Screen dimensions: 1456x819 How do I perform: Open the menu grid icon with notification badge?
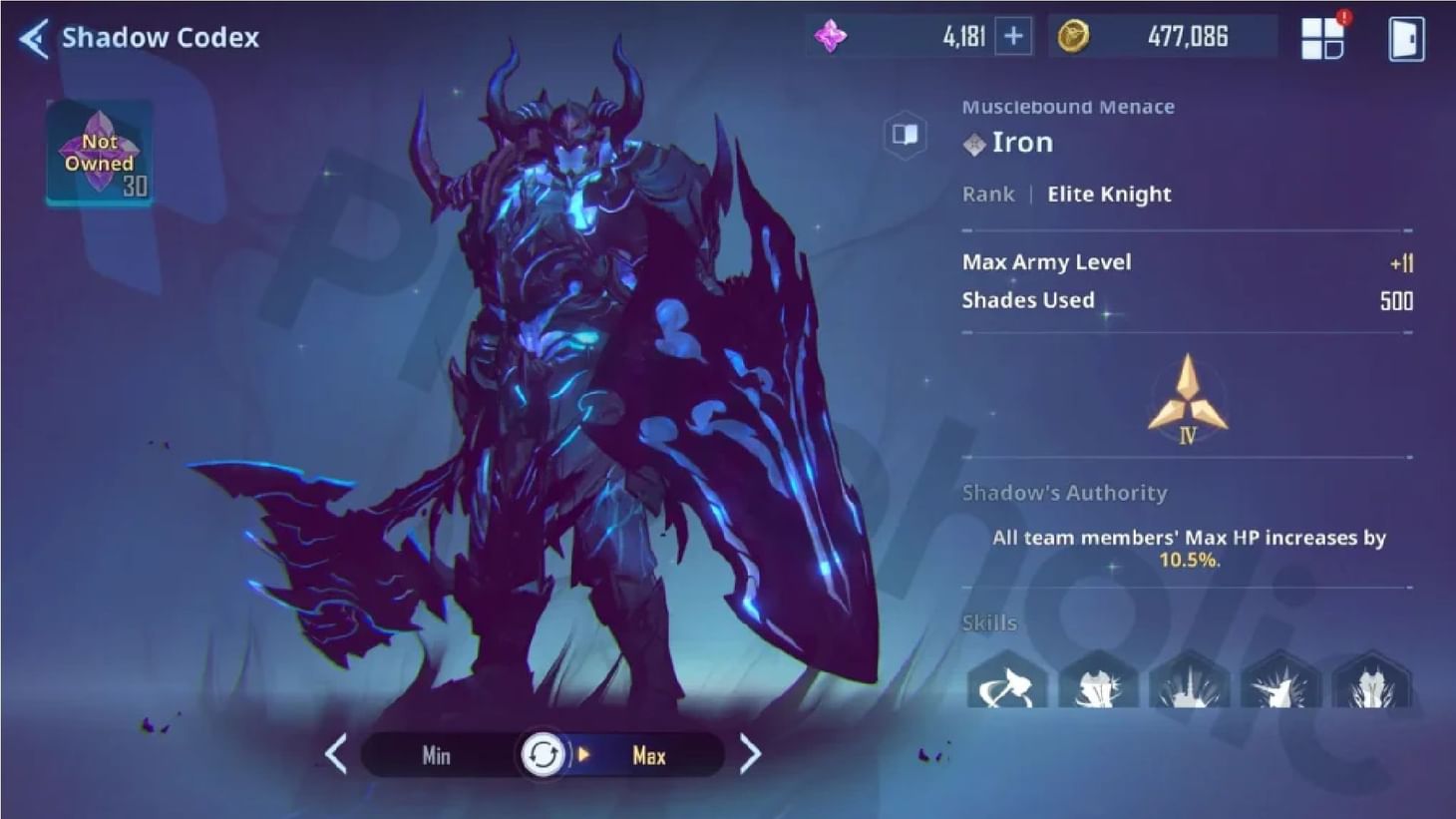(x=1322, y=36)
